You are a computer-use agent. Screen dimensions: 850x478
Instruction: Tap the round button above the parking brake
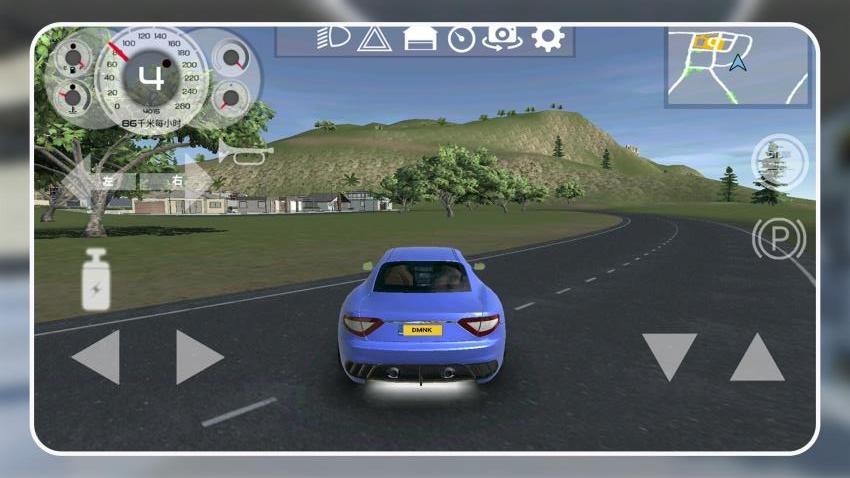click(779, 162)
